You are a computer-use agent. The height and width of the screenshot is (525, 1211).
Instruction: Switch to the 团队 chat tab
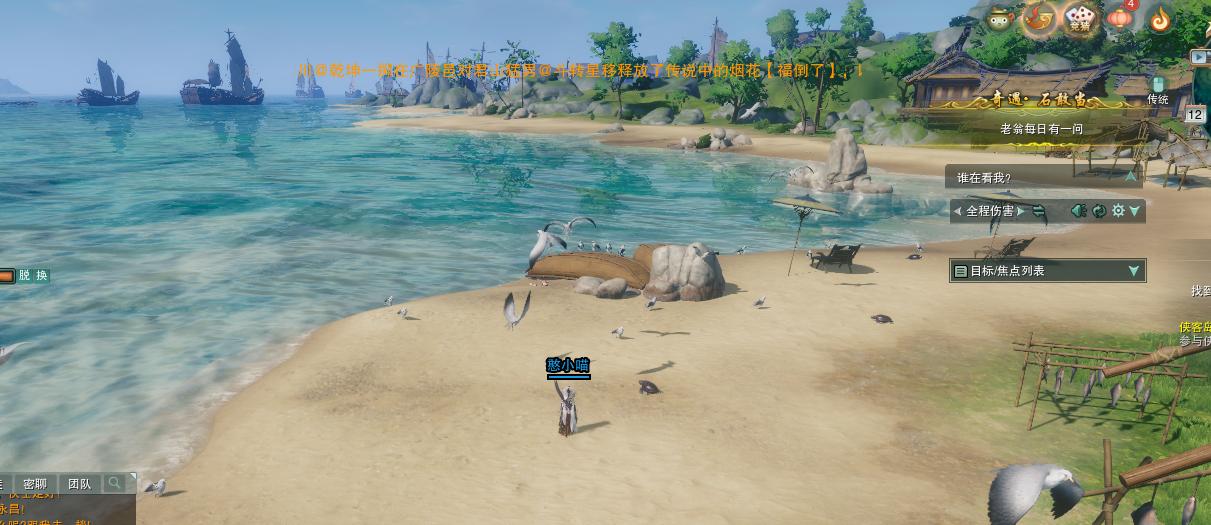pos(79,484)
